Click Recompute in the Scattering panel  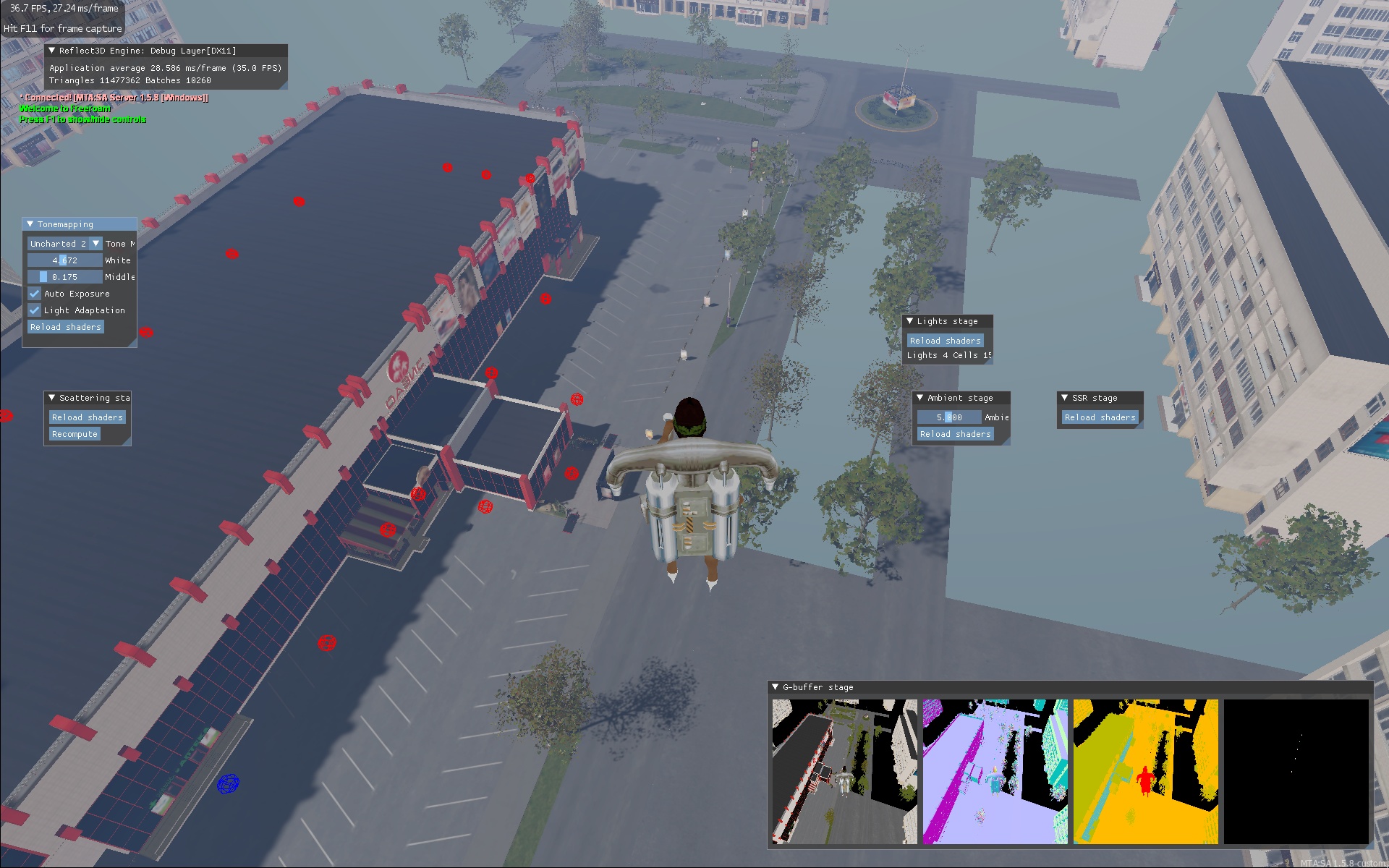[x=75, y=434]
